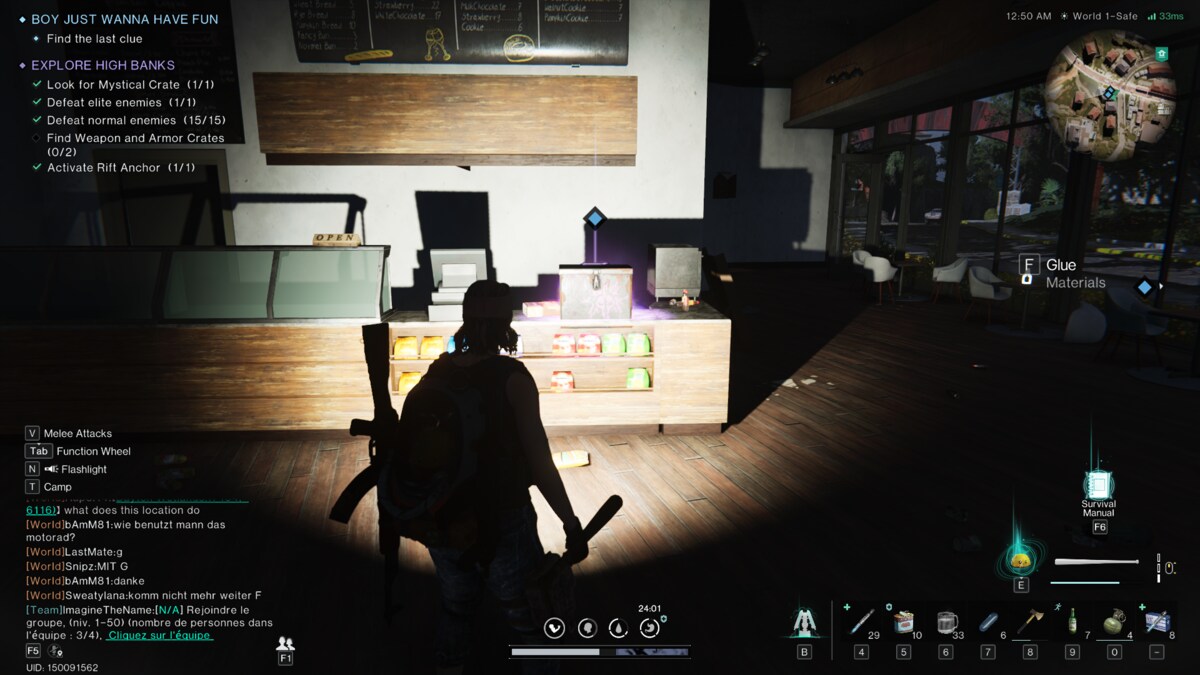Select the syringe item in the hotbar

point(861,622)
